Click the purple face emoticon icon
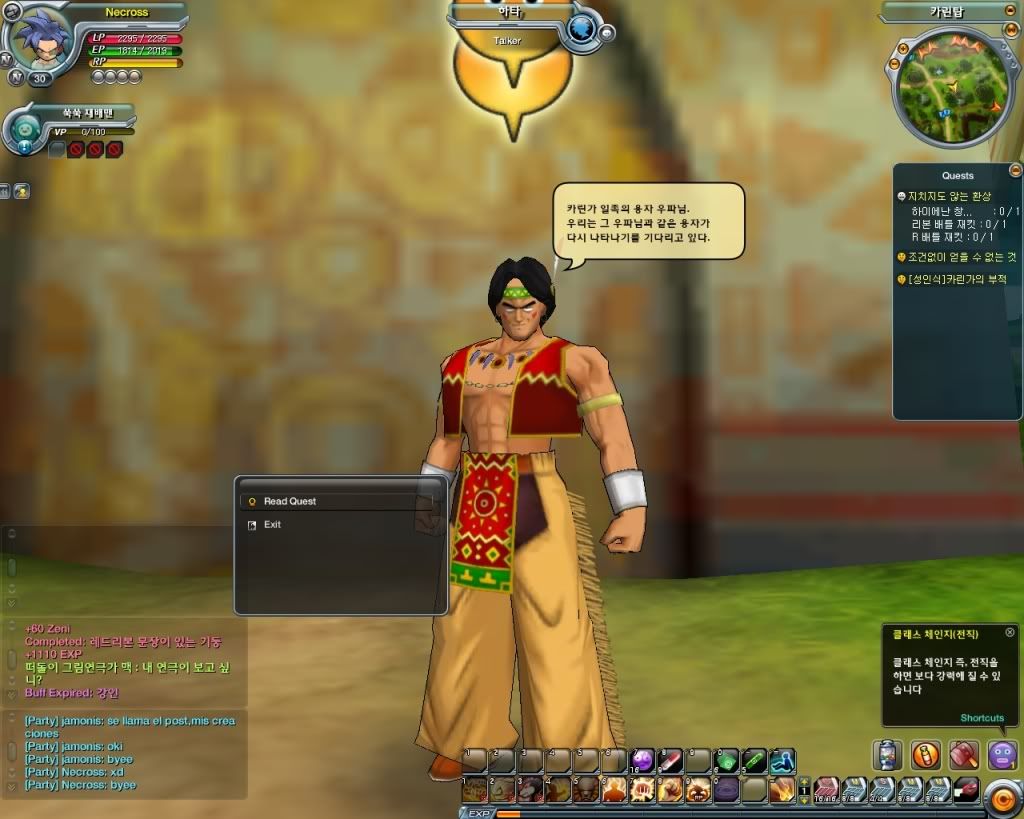This screenshot has height=819, width=1024. (1002, 754)
